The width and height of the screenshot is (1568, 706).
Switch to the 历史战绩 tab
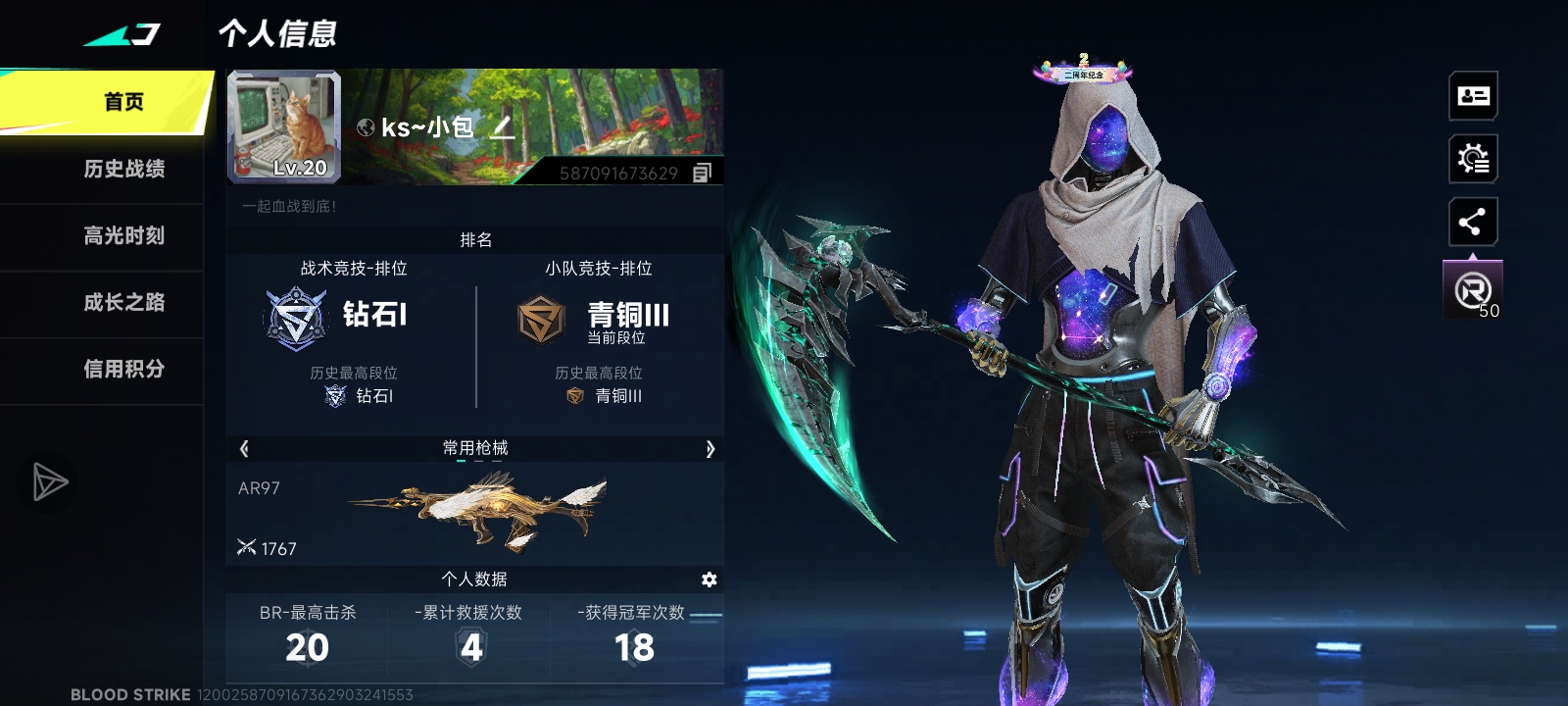pos(125,169)
